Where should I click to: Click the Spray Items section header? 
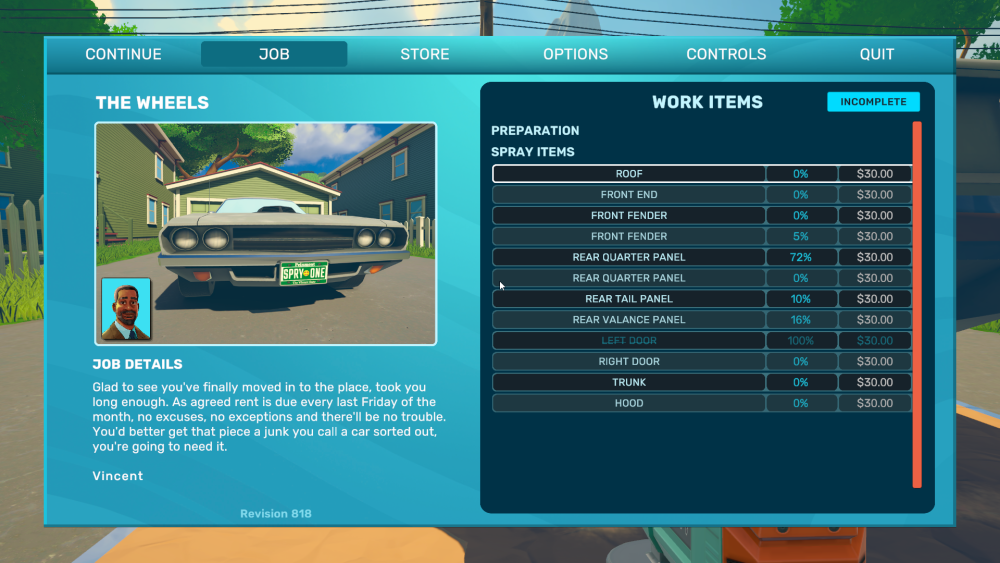click(533, 152)
